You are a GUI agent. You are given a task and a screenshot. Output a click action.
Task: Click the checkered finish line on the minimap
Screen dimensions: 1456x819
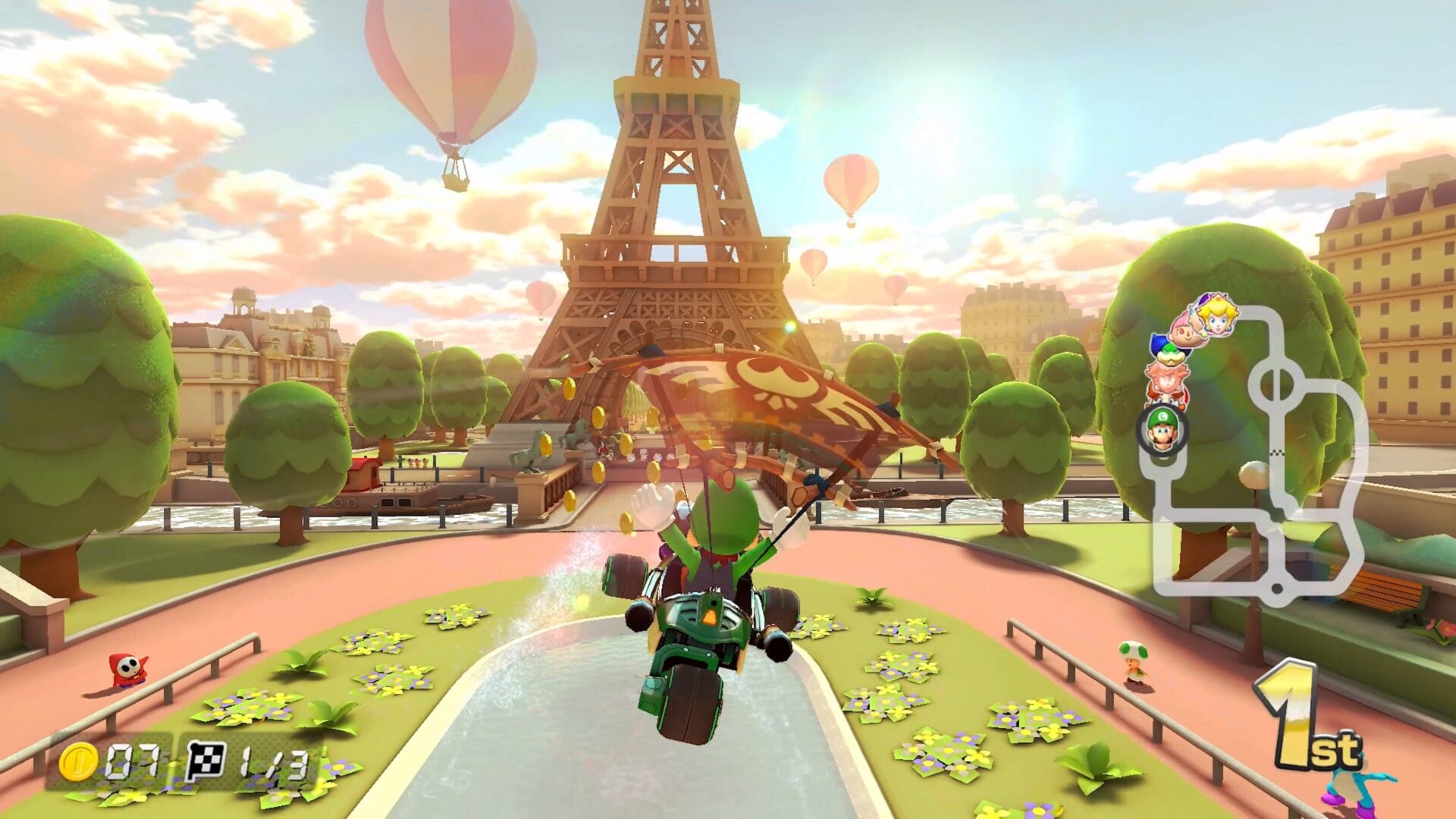(1277, 453)
